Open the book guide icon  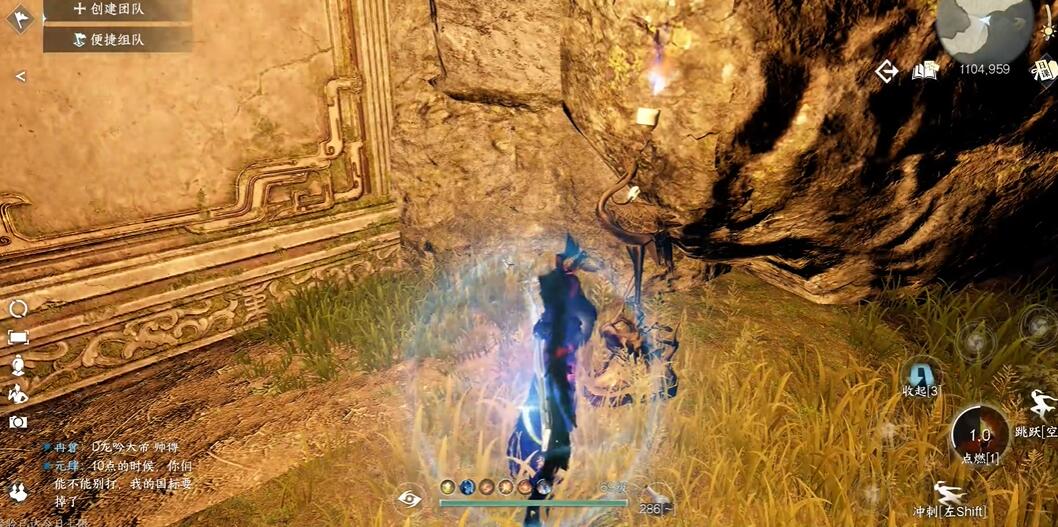click(923, 70)
